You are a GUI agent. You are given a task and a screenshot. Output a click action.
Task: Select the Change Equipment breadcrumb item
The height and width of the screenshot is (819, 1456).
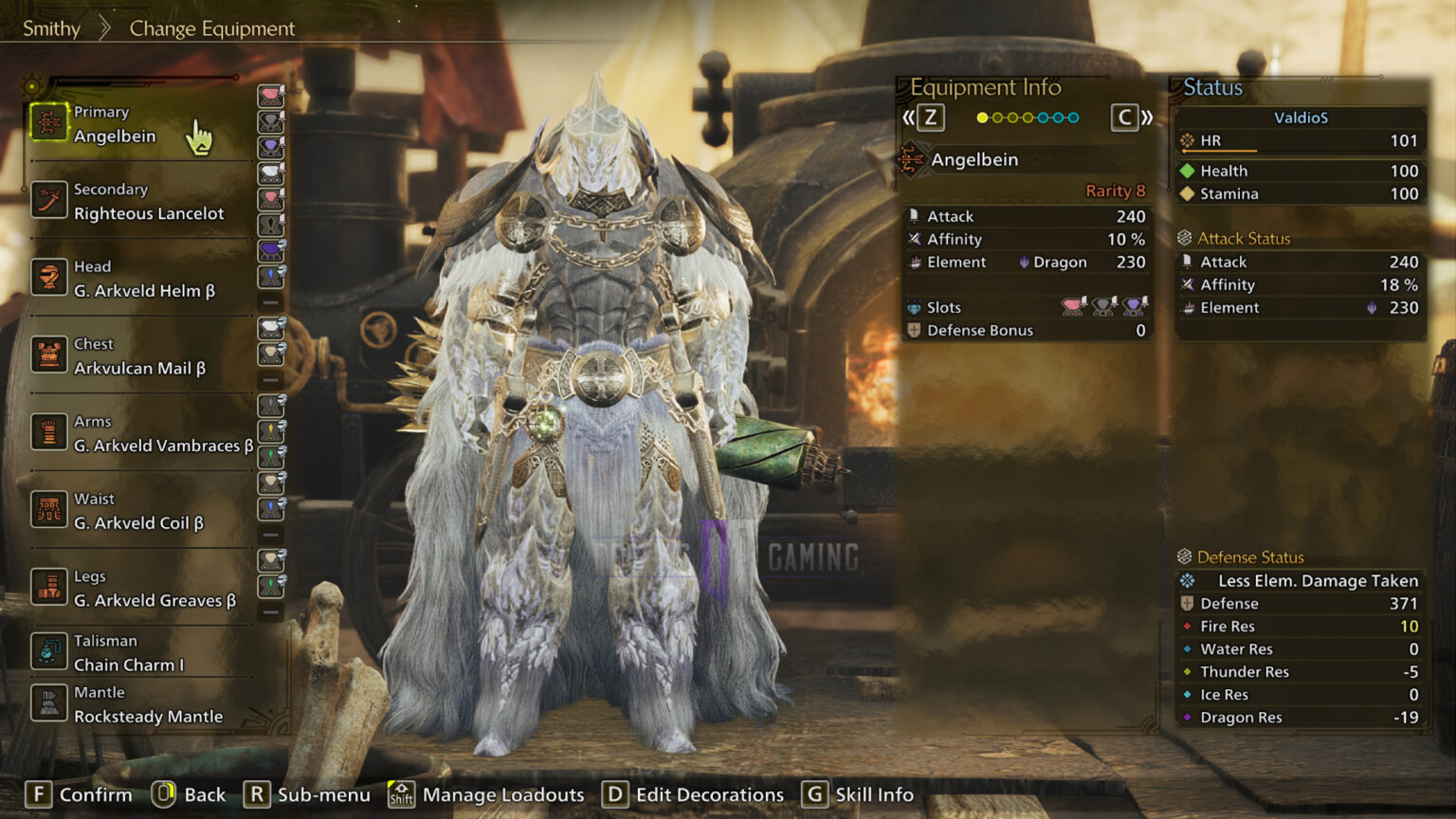(210, 28)
